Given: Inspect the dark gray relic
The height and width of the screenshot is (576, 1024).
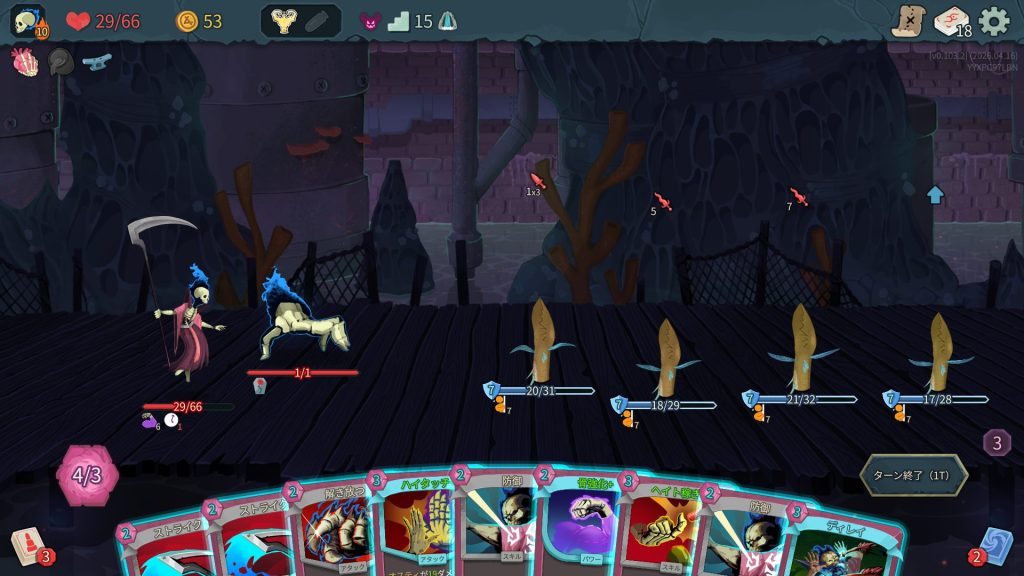Looking at the screenshot, I should click(x=61, y=62).
